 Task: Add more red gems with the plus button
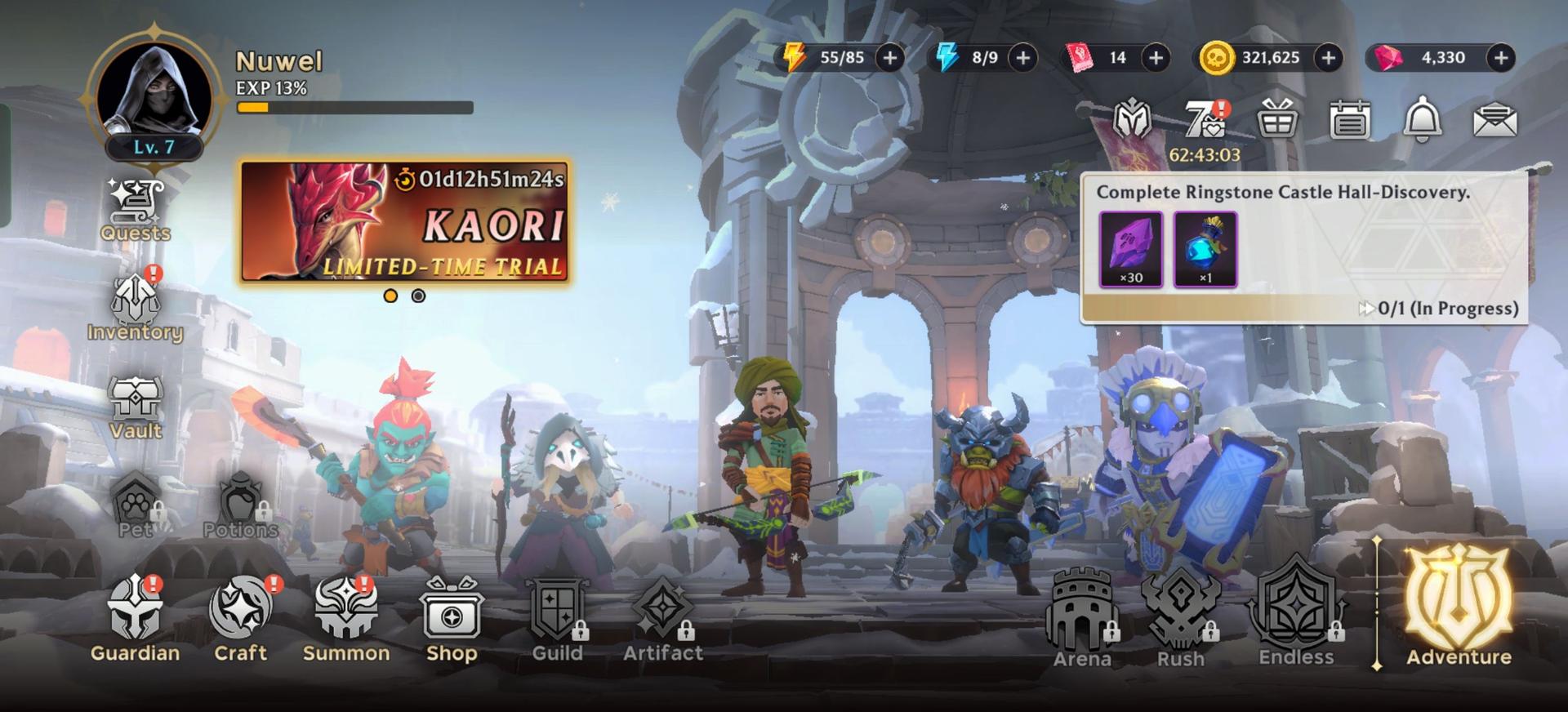pyautogui.click(x=1501, y=57)
